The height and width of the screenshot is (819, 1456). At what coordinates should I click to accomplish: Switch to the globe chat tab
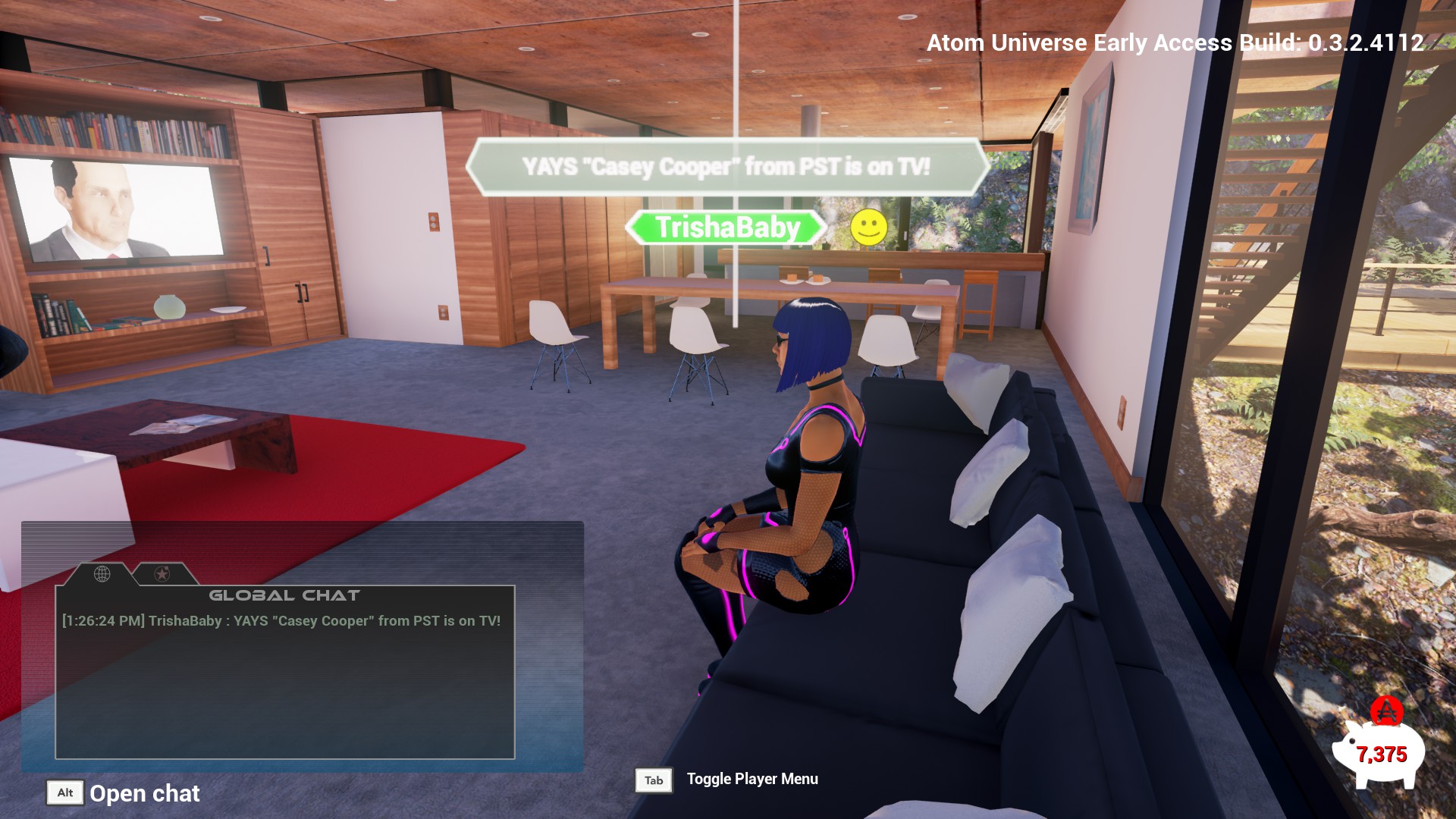pos(102,574)
